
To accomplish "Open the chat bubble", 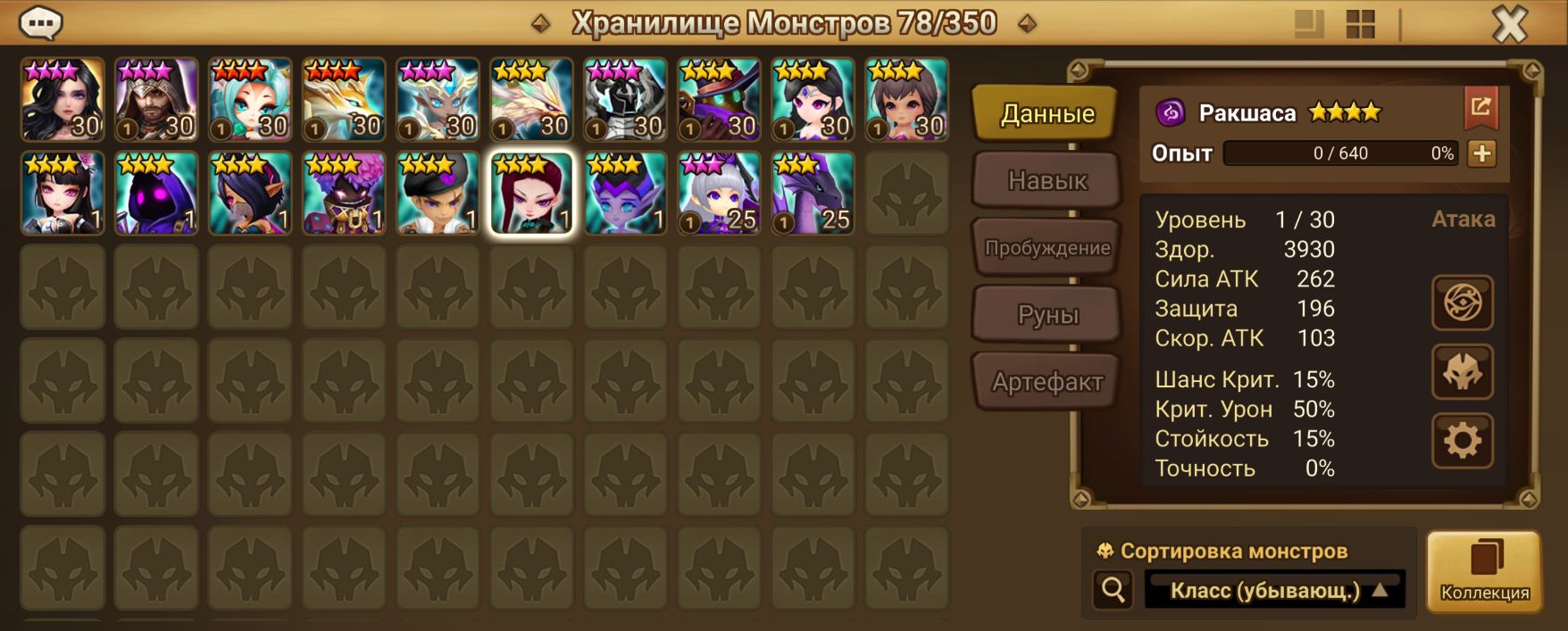I will [40, 22].
